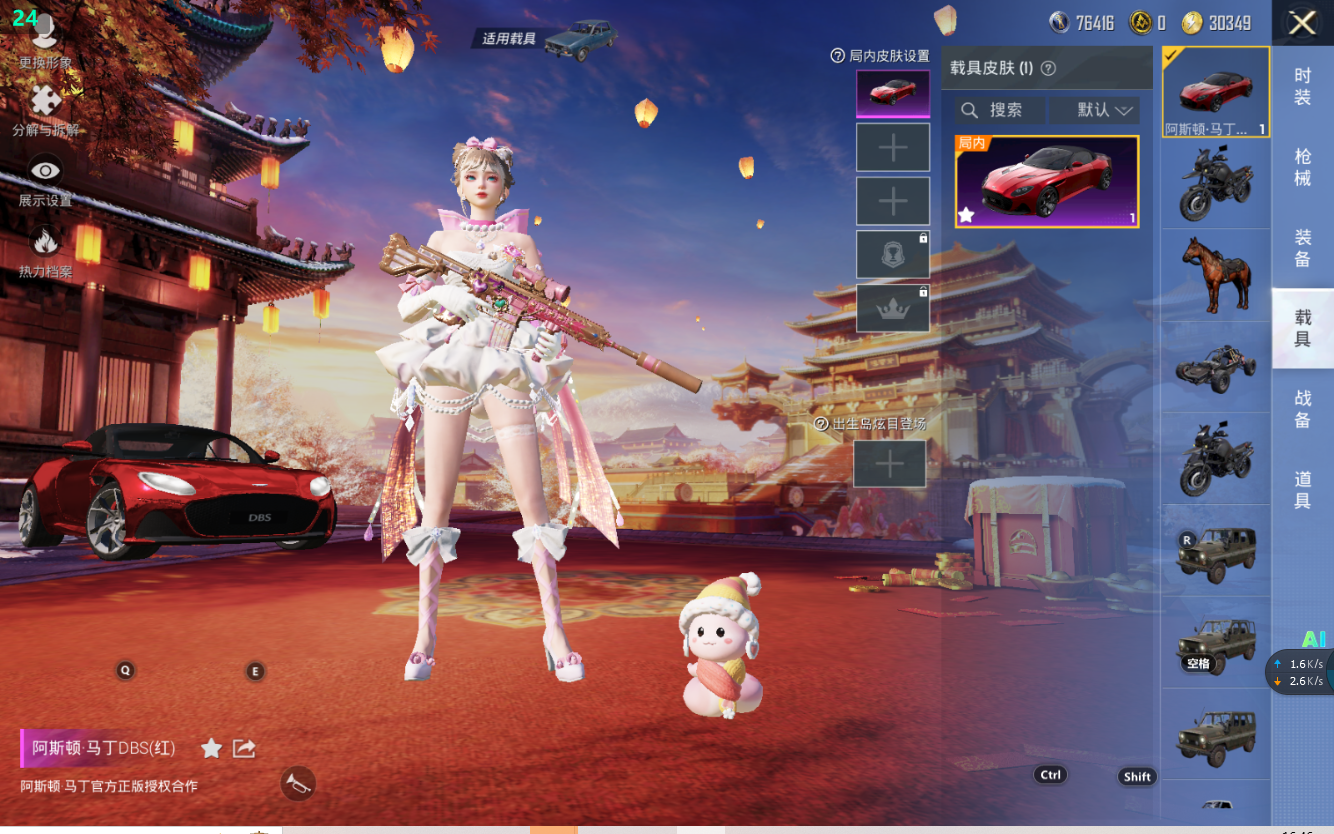
Task: Open the 热力档案 flame icon
Action: pyautogui.click(x=45, y=250)
